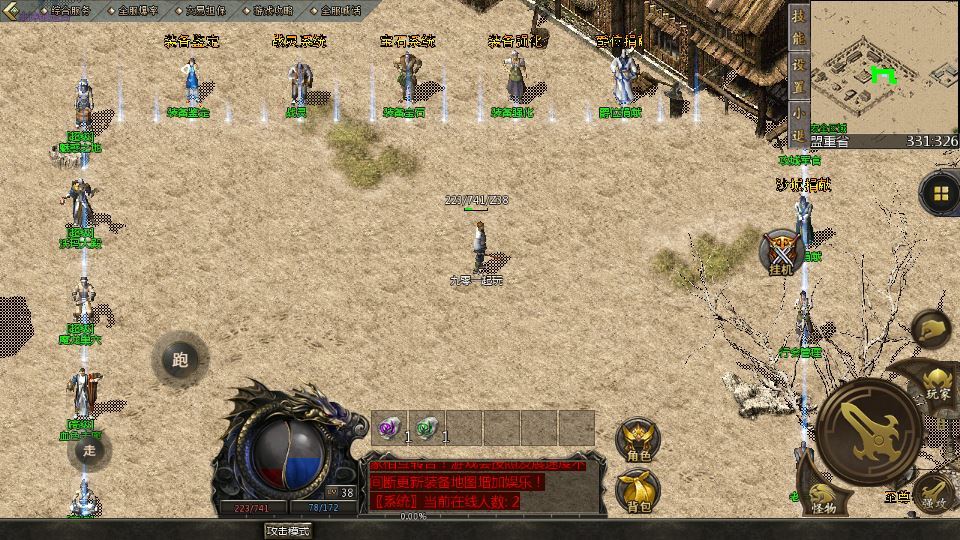This screenshot has width=960, height=540.
Task: Tap the 跑 run button
Action: click(x=180, y=360)
